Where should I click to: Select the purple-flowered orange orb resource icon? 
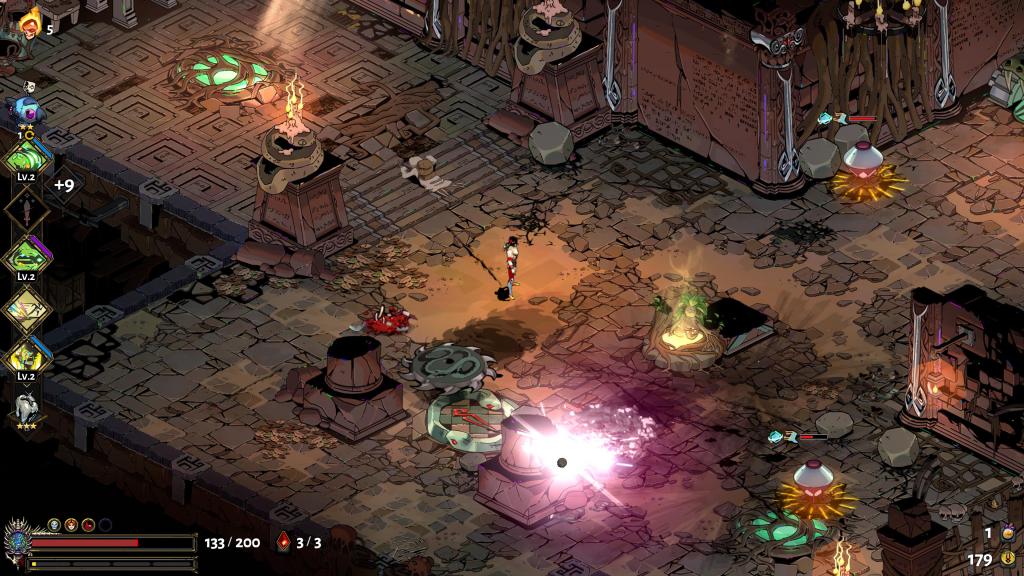point(1007,533)
